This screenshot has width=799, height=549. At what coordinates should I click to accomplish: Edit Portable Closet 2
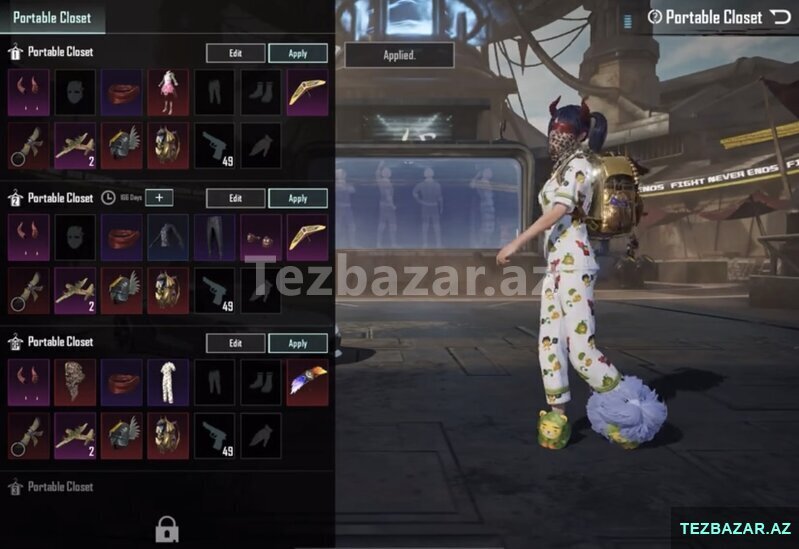[x=235, y=198]
